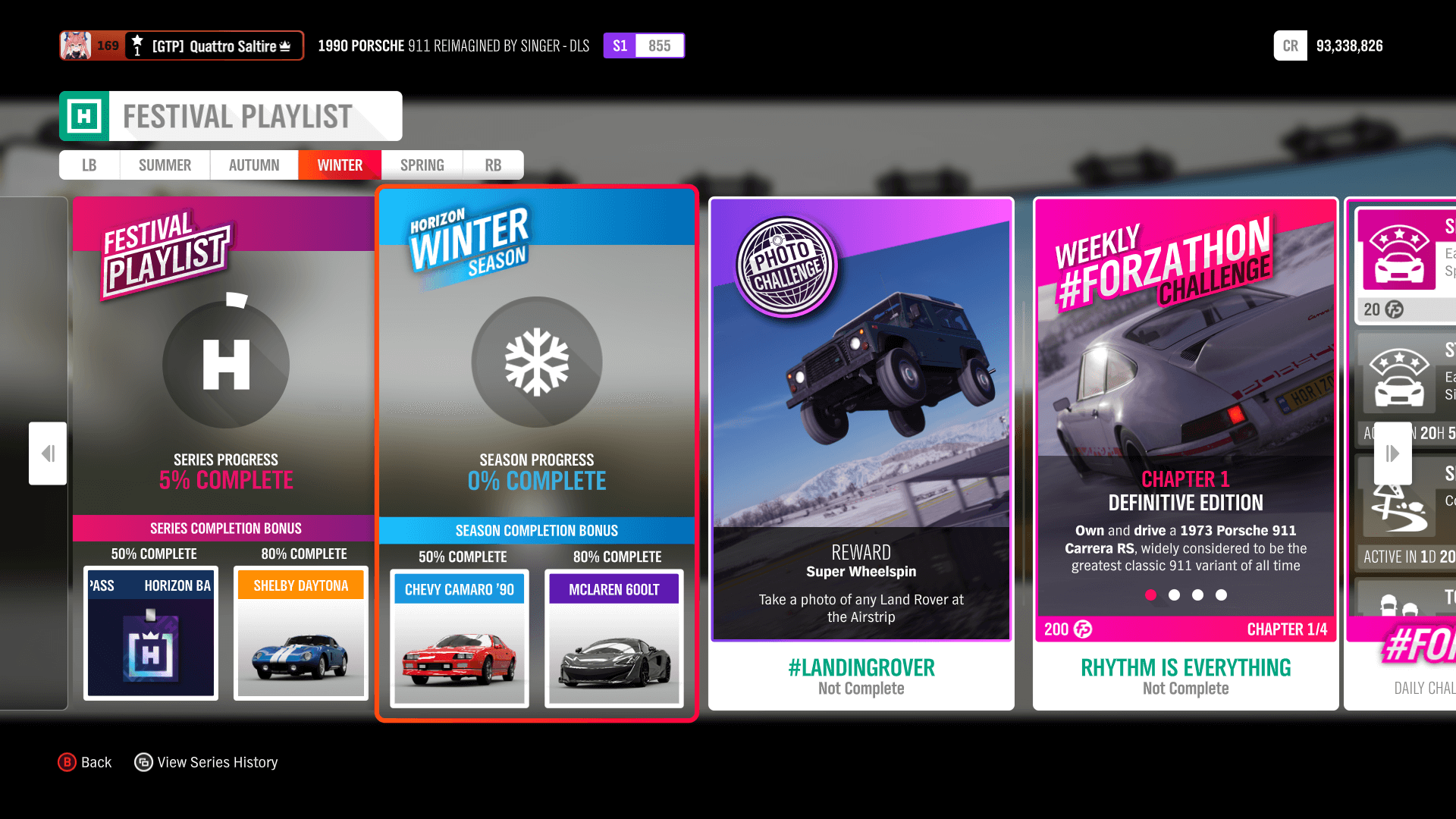Select the Winter Season snowflake icon
Screen dimensions: 1456x819
coord(537,362)
